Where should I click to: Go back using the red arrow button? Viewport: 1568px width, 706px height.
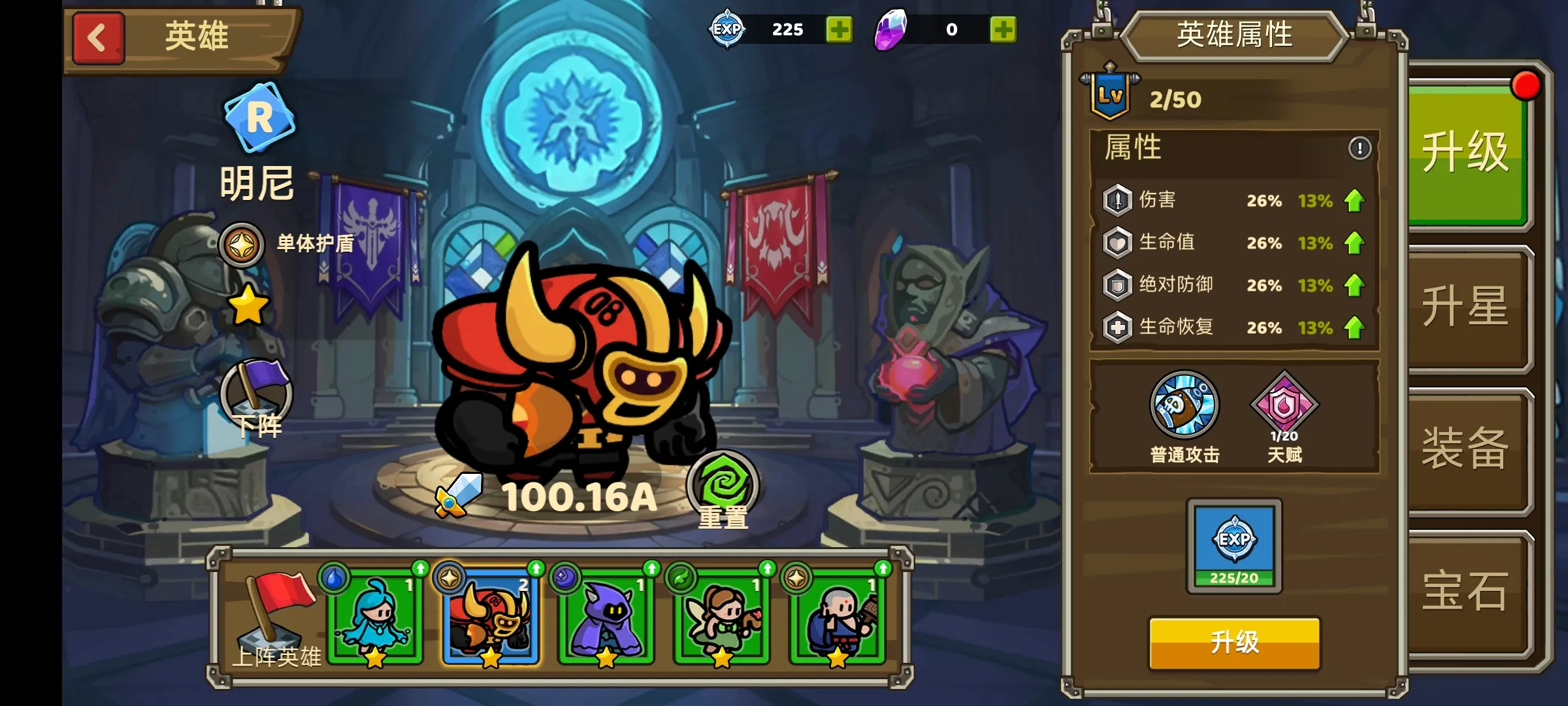(x=98, y=38)
